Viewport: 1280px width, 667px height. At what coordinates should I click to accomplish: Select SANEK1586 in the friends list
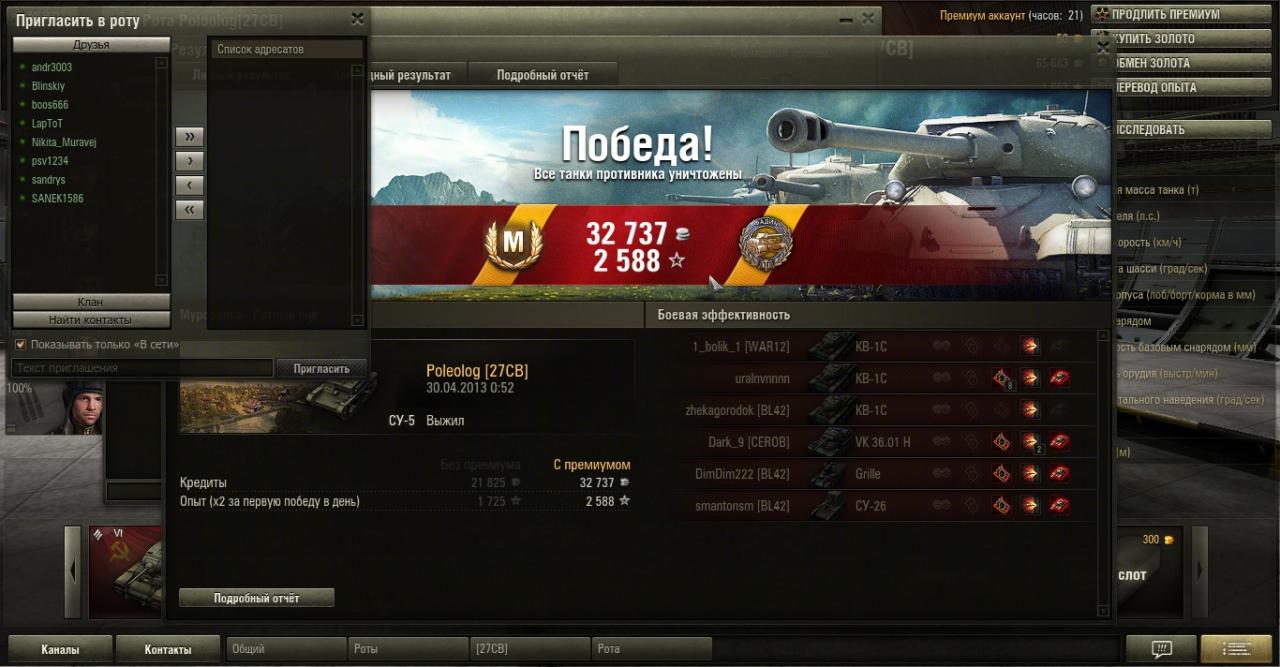point(58,198)
